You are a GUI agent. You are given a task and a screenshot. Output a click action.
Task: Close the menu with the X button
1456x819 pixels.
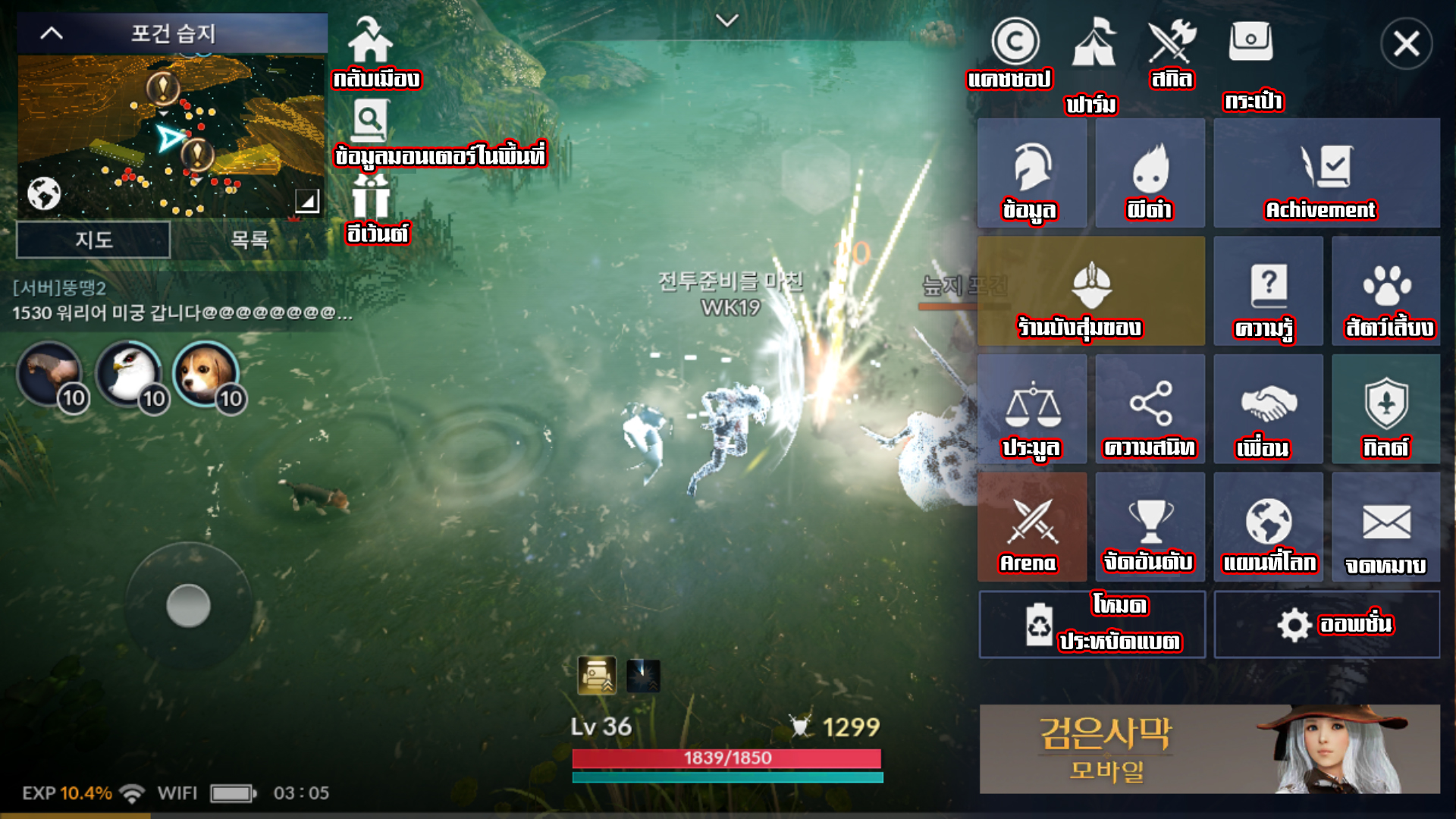pyautogui.click(x=1406, y=44)
